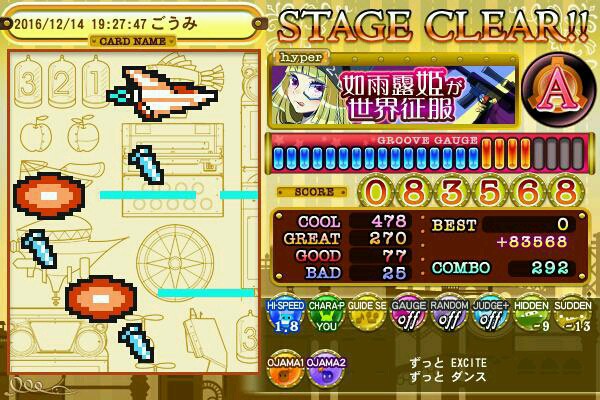The height and width of the screenshot is (400, 600).
Task: Select the HIDDEN option icon
Action: coord(529,317)
